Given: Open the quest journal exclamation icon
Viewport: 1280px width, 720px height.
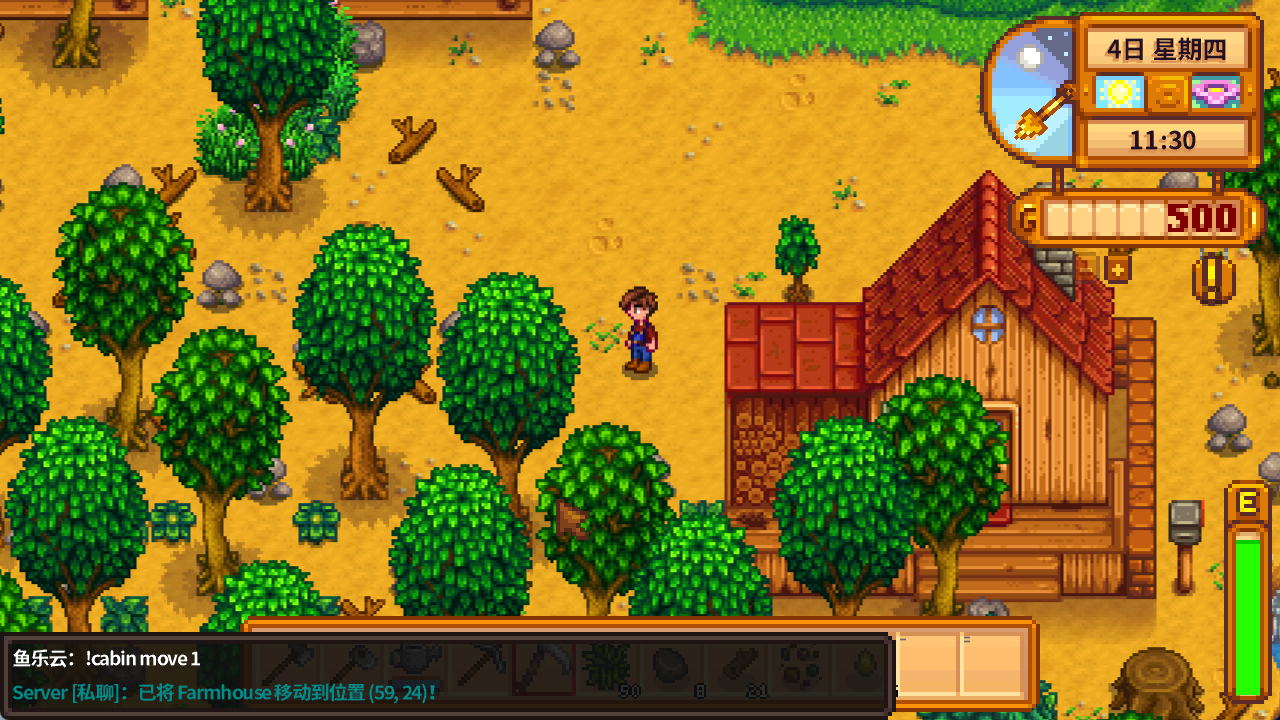Looking at the screenshot, I should click(x=1213, y=279).
